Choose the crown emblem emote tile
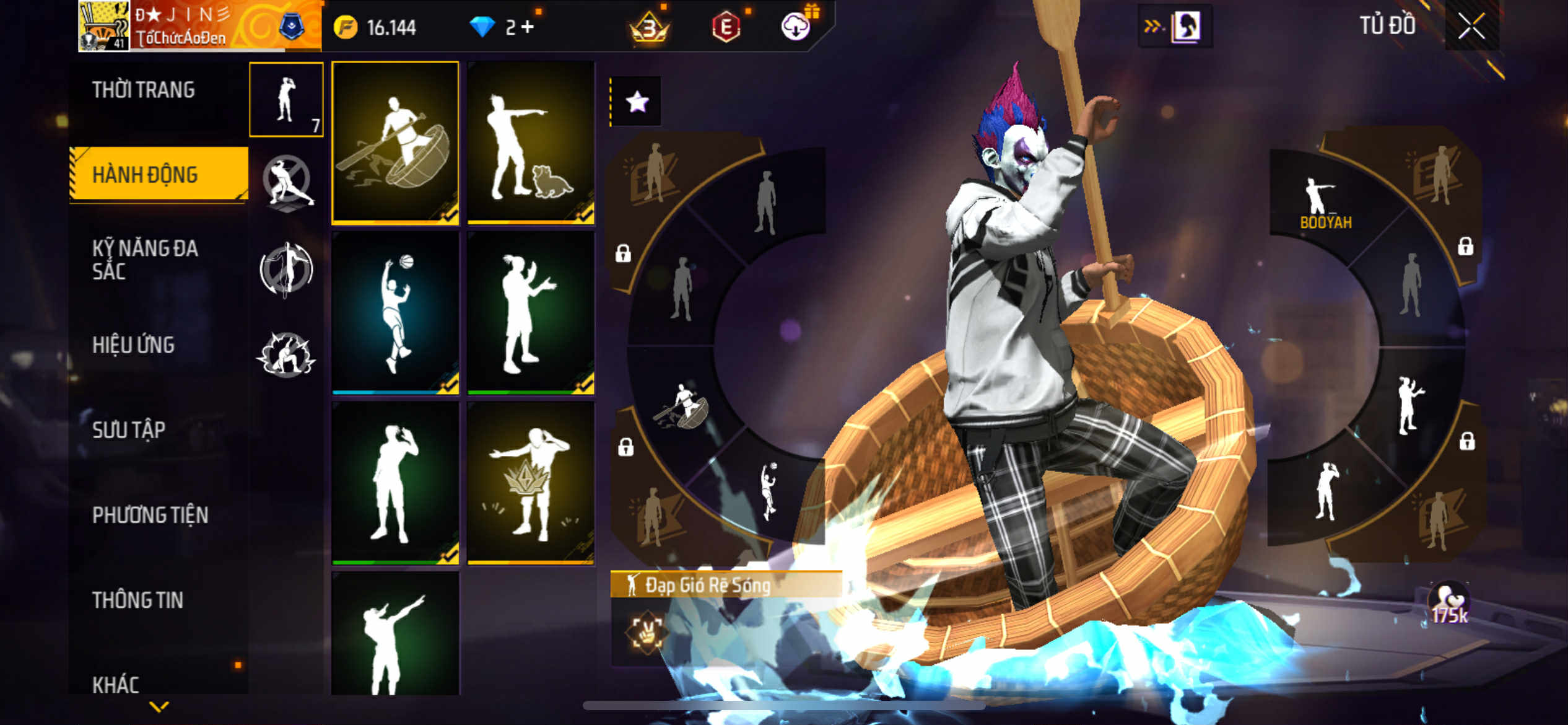 click(531, 483)
